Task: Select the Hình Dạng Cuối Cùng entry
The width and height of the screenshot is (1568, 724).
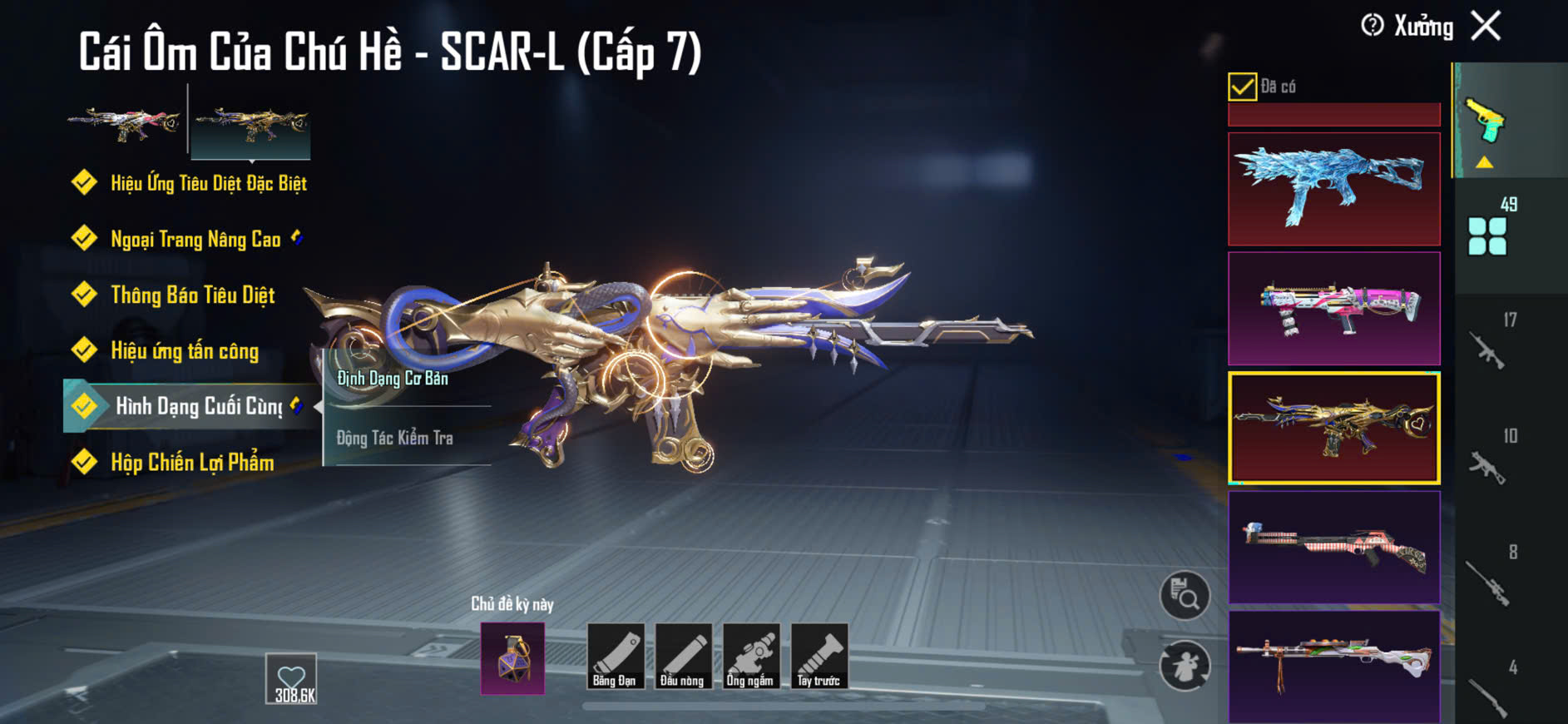Action: (198, 406)
